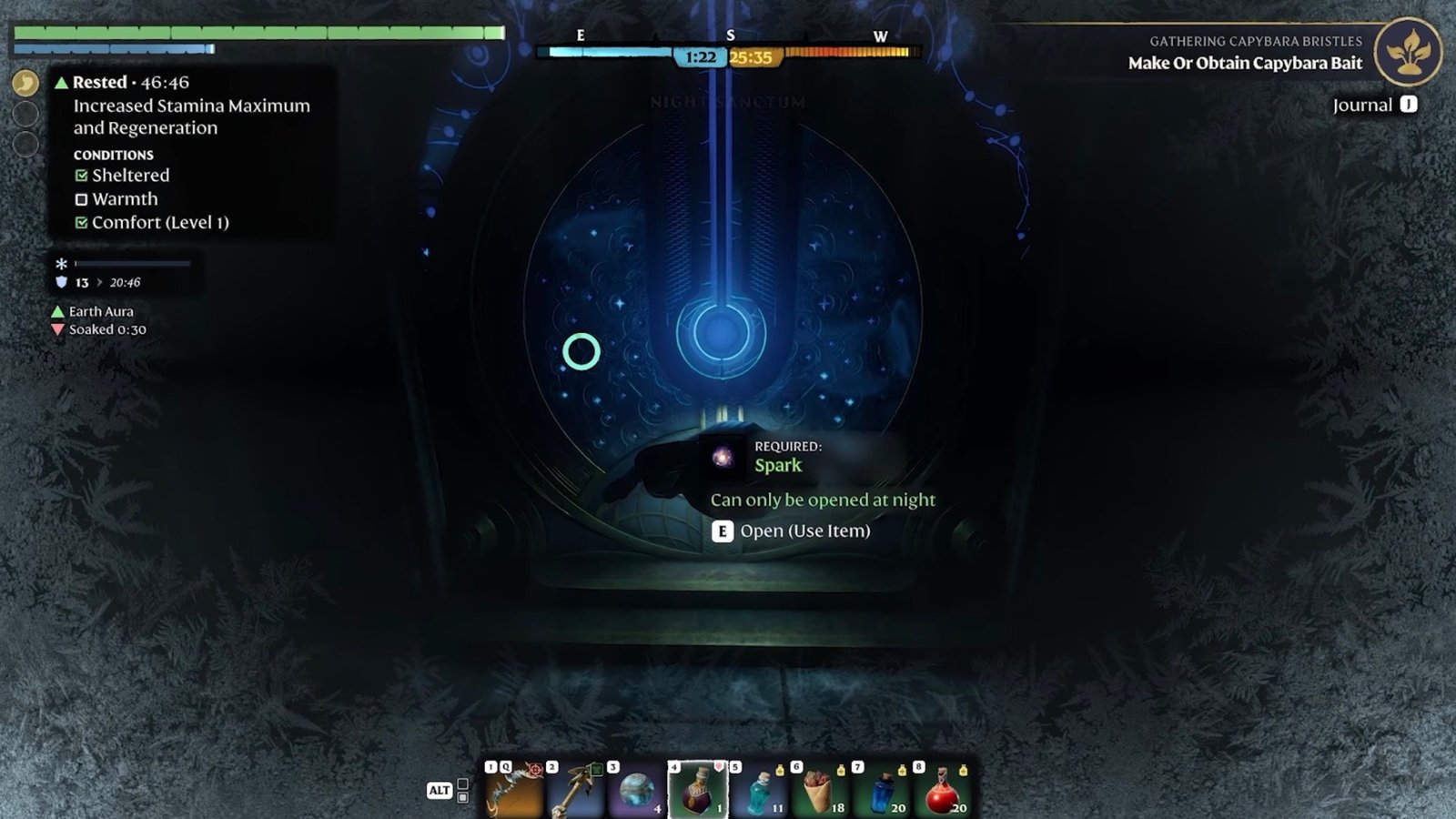Select the wrapped food item in hotbar slot 6
This screenshot has width=1456, height=819.
pos(821,792)
